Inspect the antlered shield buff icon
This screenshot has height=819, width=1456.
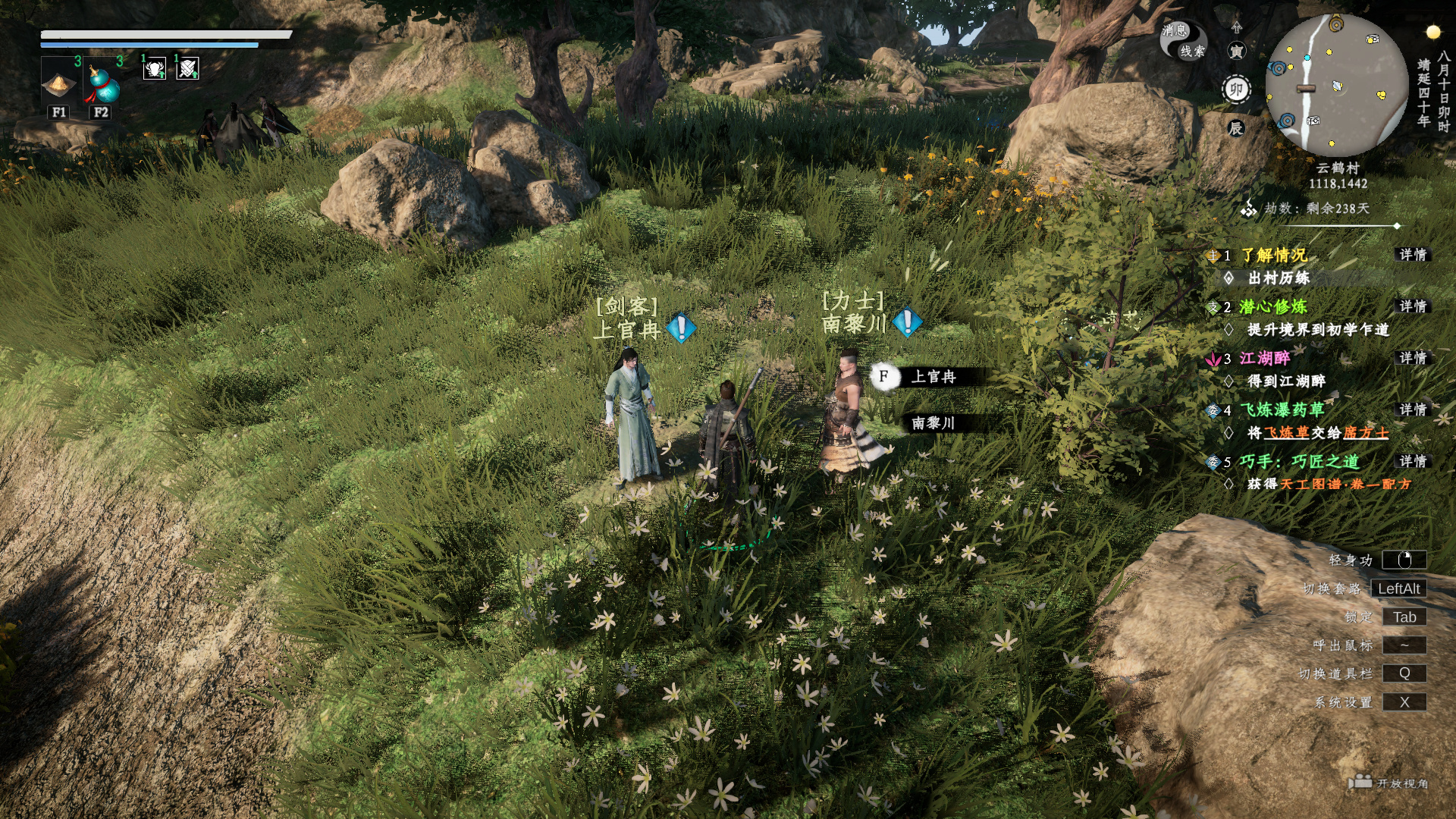point(155,70)
